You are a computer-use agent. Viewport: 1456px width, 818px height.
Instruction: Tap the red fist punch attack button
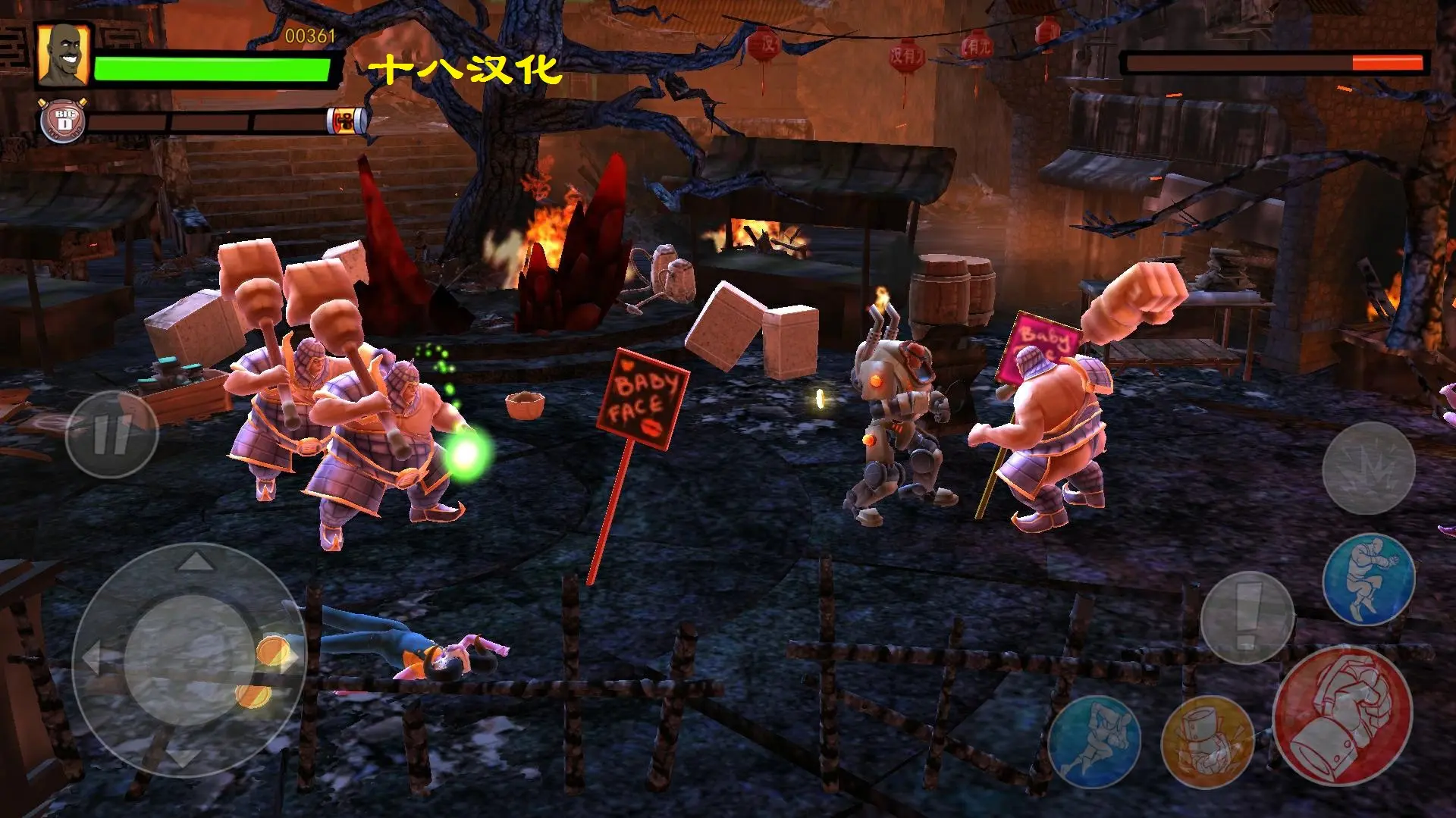click(x=1342, y=716)
